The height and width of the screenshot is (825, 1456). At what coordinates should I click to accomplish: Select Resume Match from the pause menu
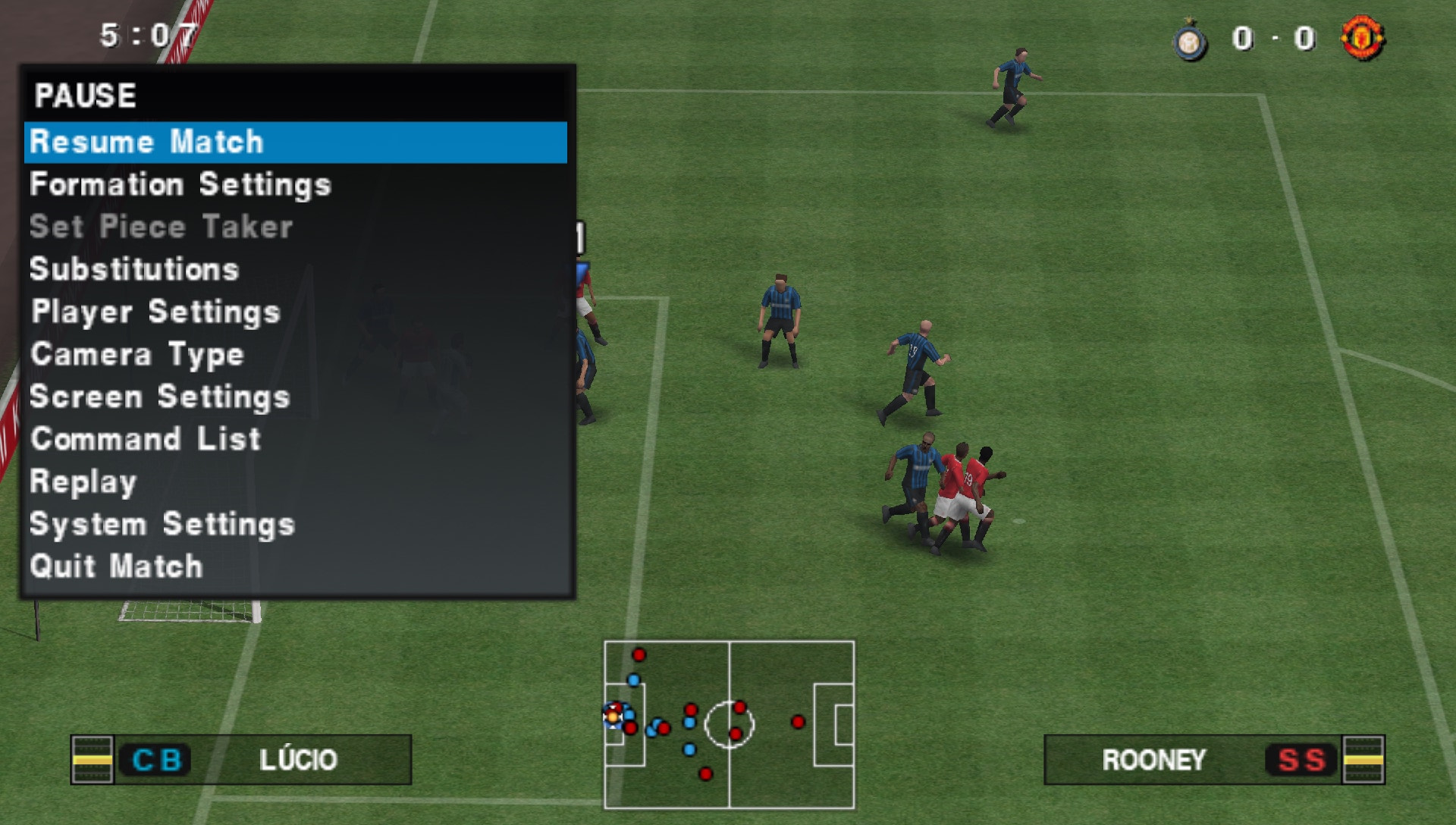pos(146,141)
